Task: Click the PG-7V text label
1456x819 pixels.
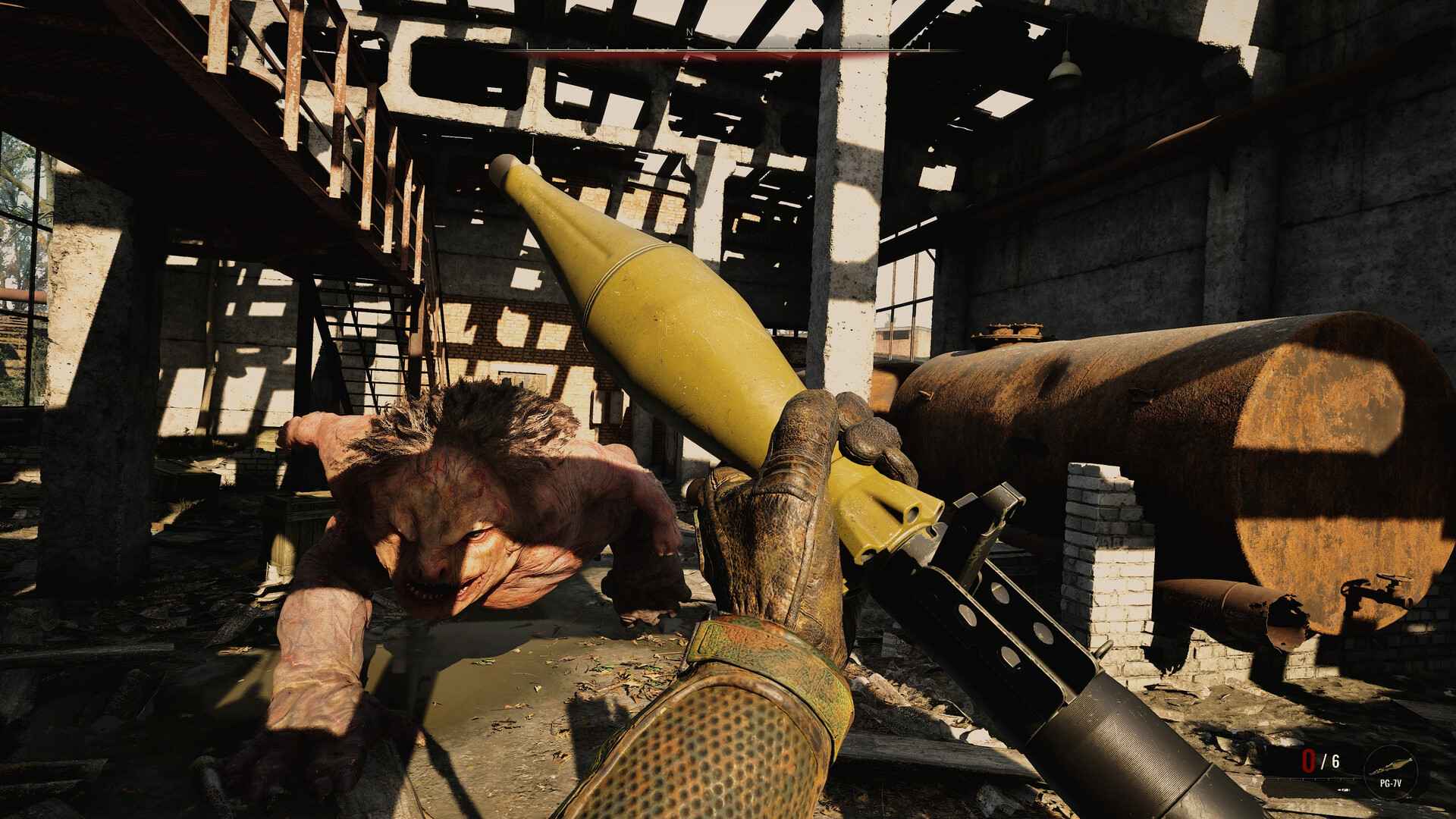Action: (1392, 783)
